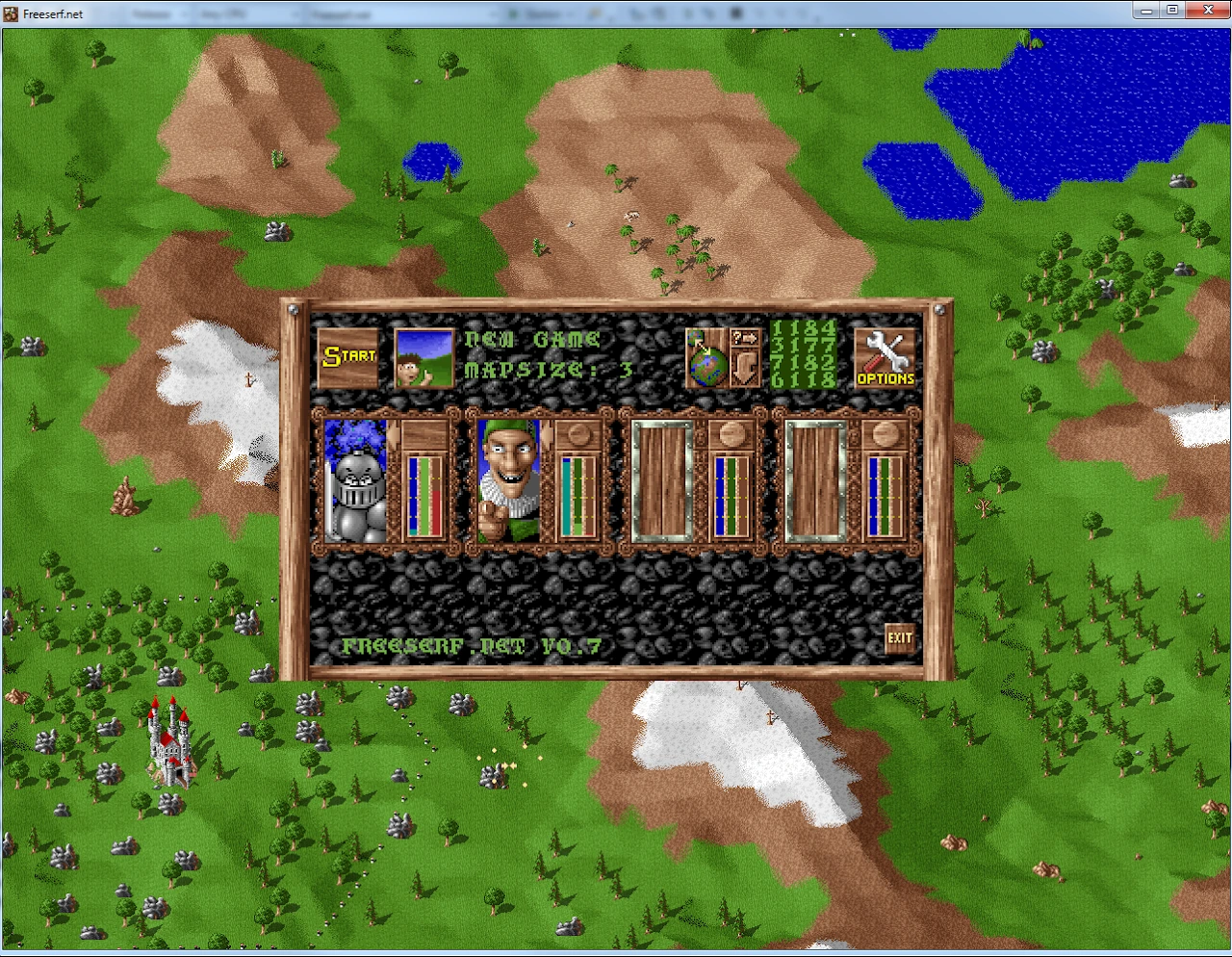
Task: Select the green-hat jester opponent portrait
Action: tap(509, 481)
